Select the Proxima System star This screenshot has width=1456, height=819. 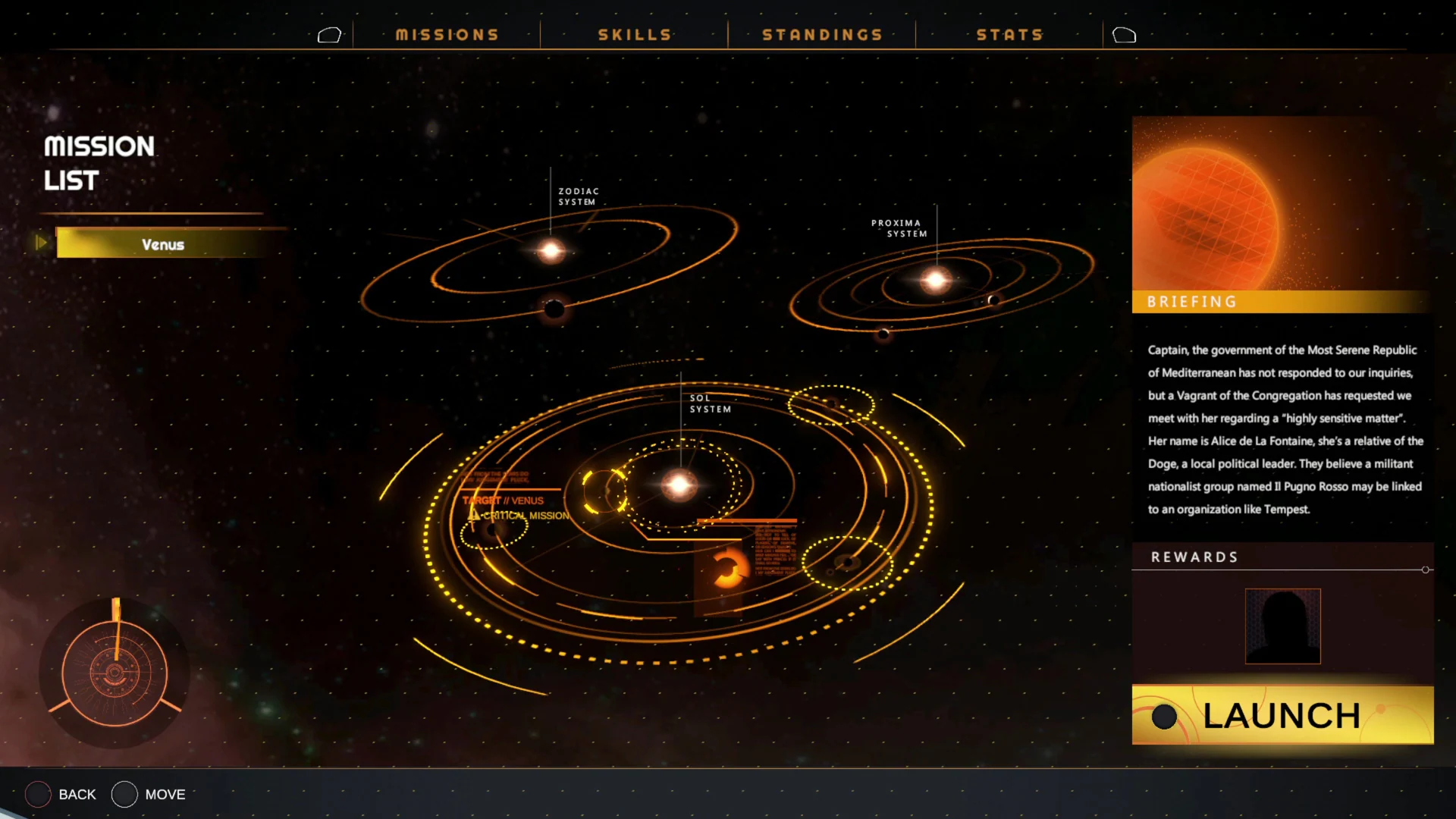(937, 279)
